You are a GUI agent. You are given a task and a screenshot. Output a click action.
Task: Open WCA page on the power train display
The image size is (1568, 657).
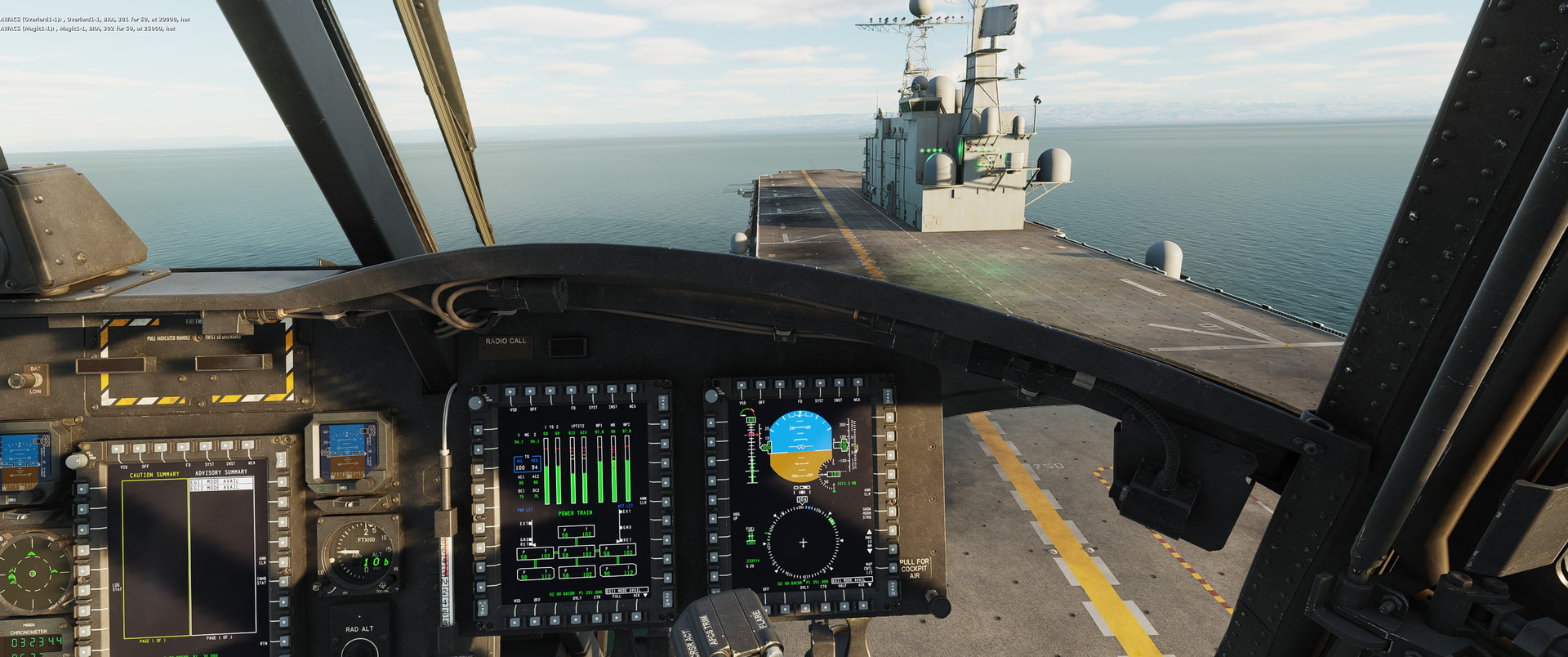pyautogui.click(x=631, y=389)
